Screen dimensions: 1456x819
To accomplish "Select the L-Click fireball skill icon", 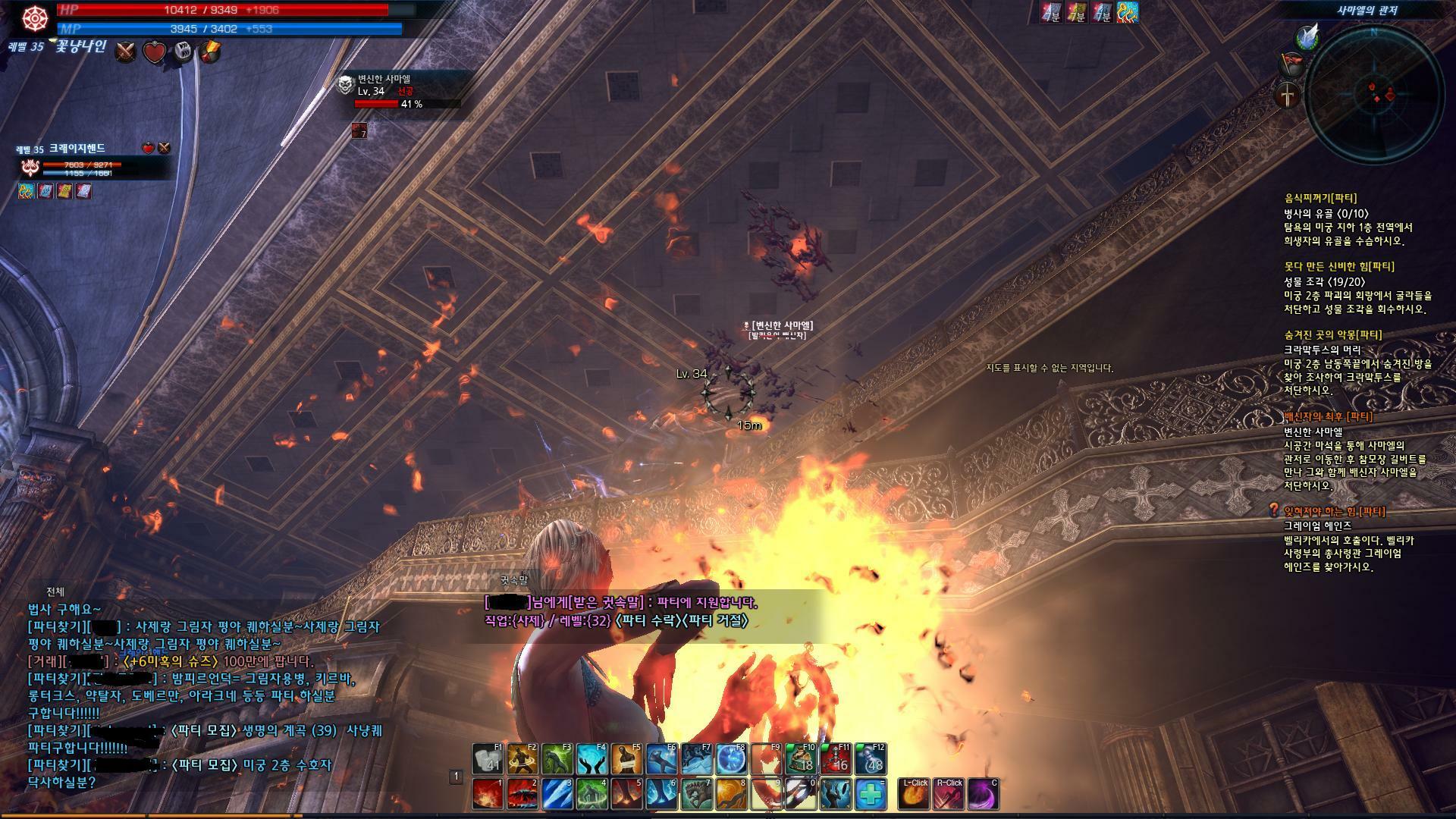I will tap(915, 794).
